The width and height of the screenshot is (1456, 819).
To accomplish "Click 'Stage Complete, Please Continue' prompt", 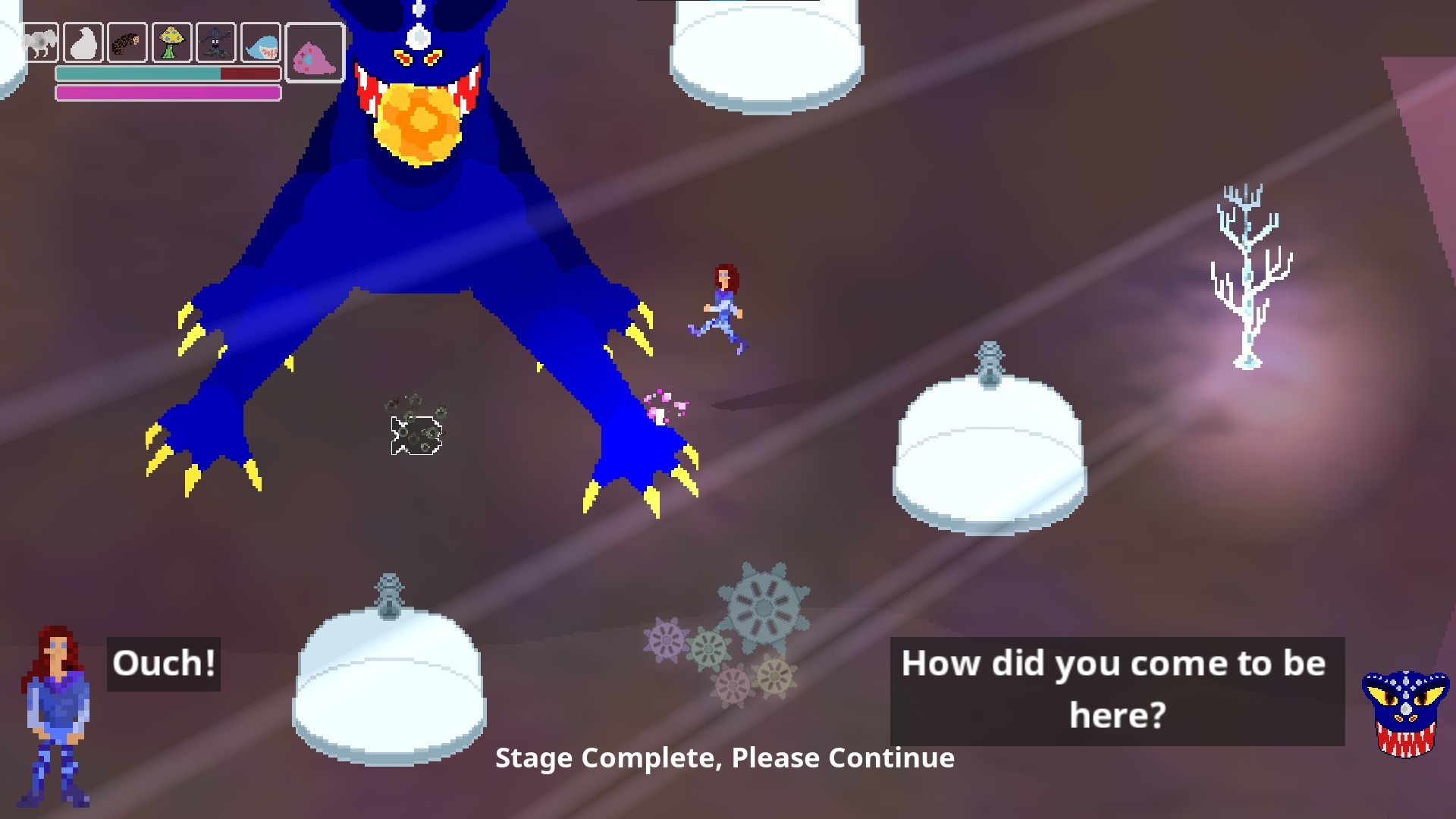I will [x=726, y=757].
